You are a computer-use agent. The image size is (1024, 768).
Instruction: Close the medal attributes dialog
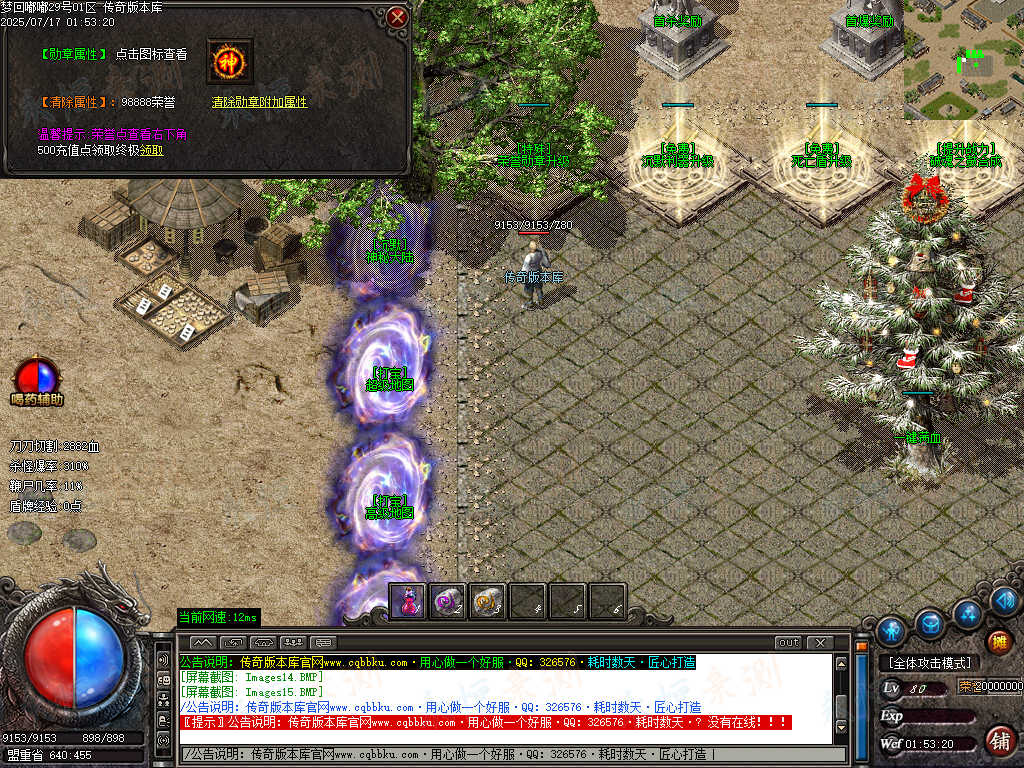coord(397,18)
